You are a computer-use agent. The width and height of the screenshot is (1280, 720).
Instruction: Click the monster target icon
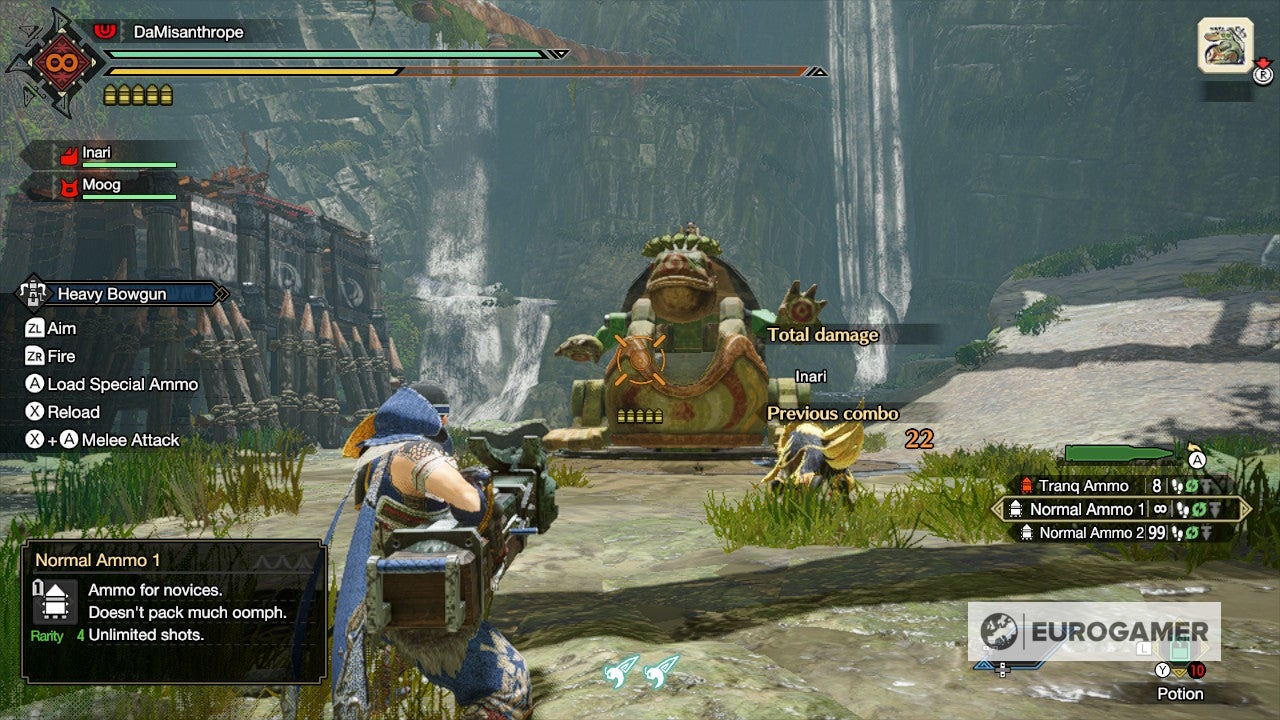tap(1225, 45)
